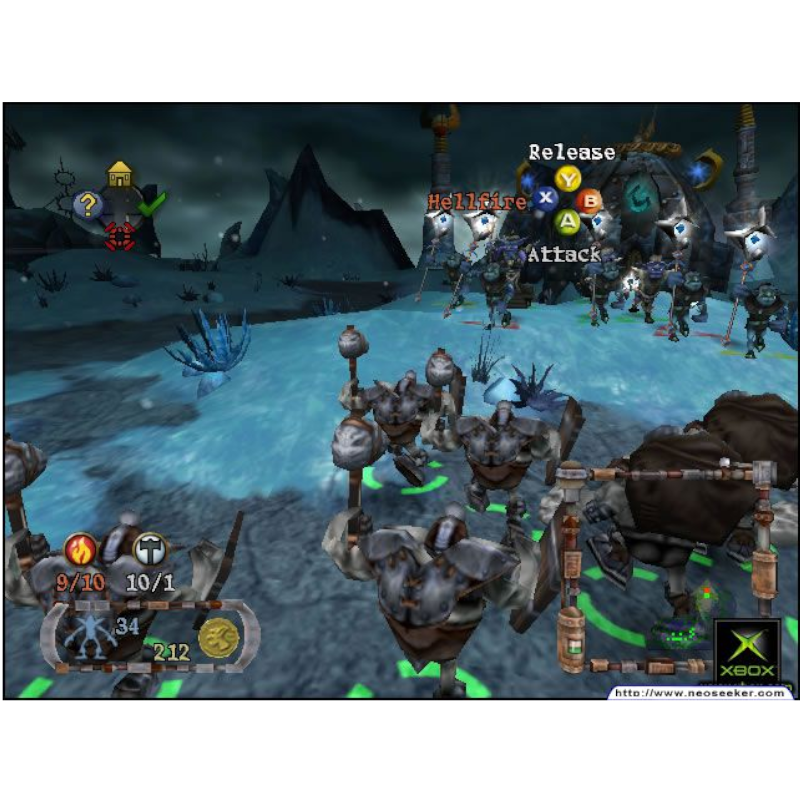Select the gold coin icon
This screenshot has height=800, width=800.
coord(217,637)
